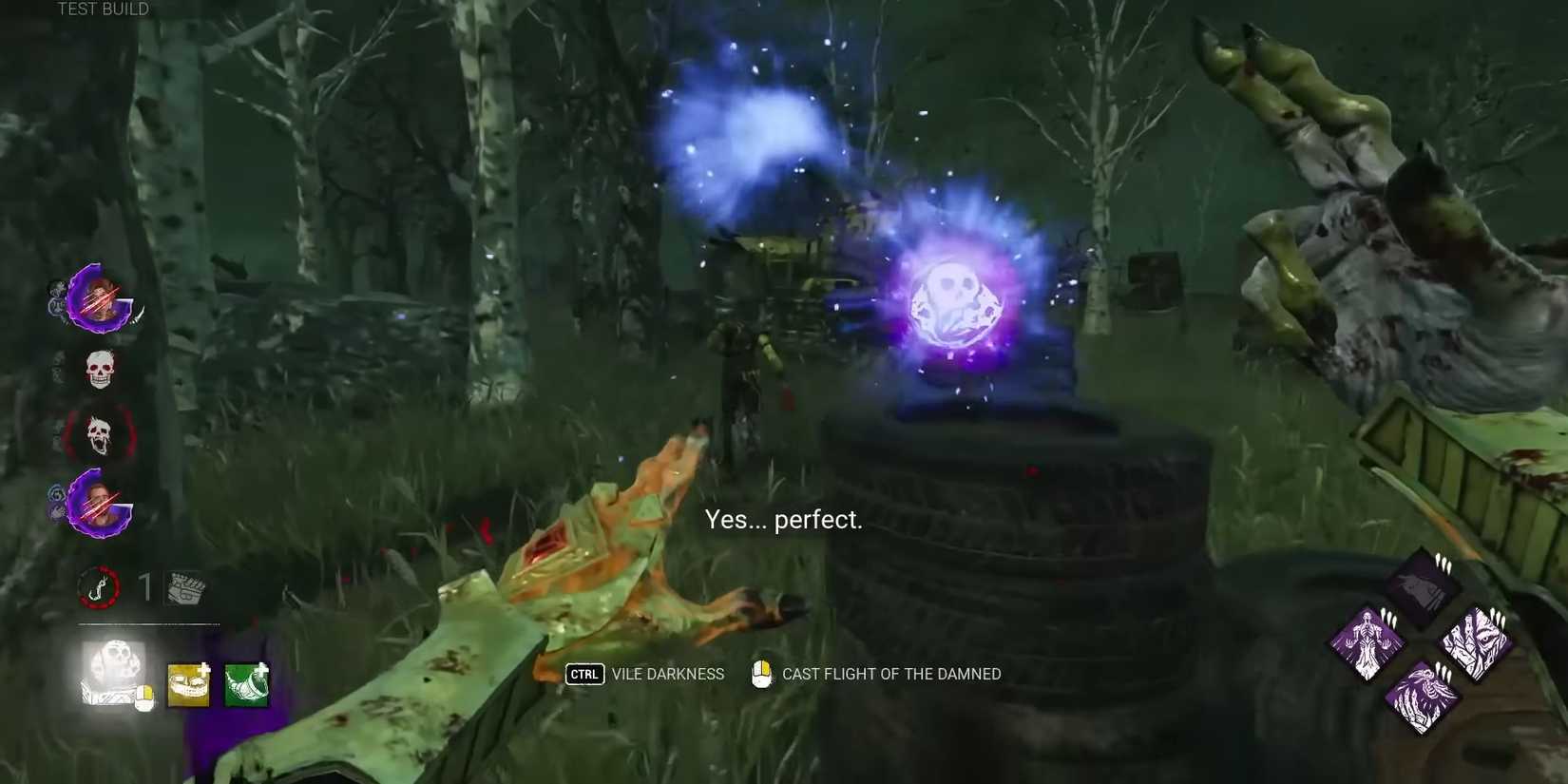Click the green horn add-on icon

pos(245,686)
